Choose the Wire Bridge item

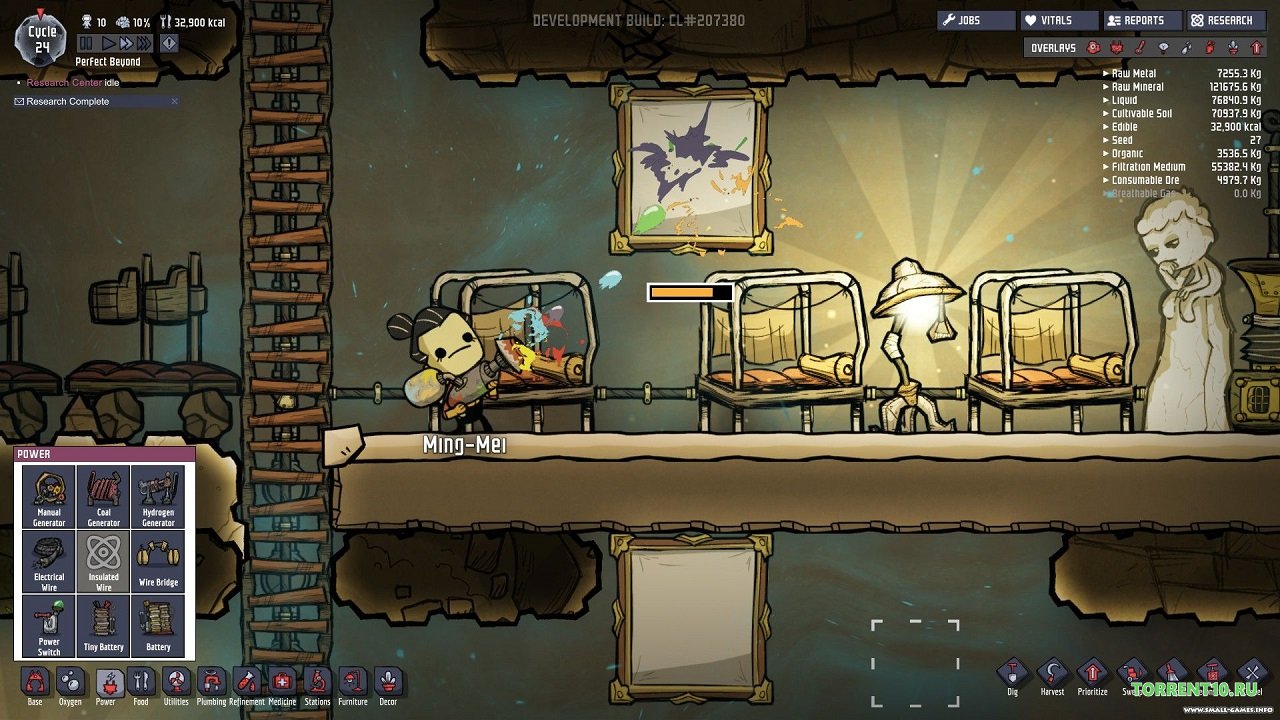(x=158, y=561)
